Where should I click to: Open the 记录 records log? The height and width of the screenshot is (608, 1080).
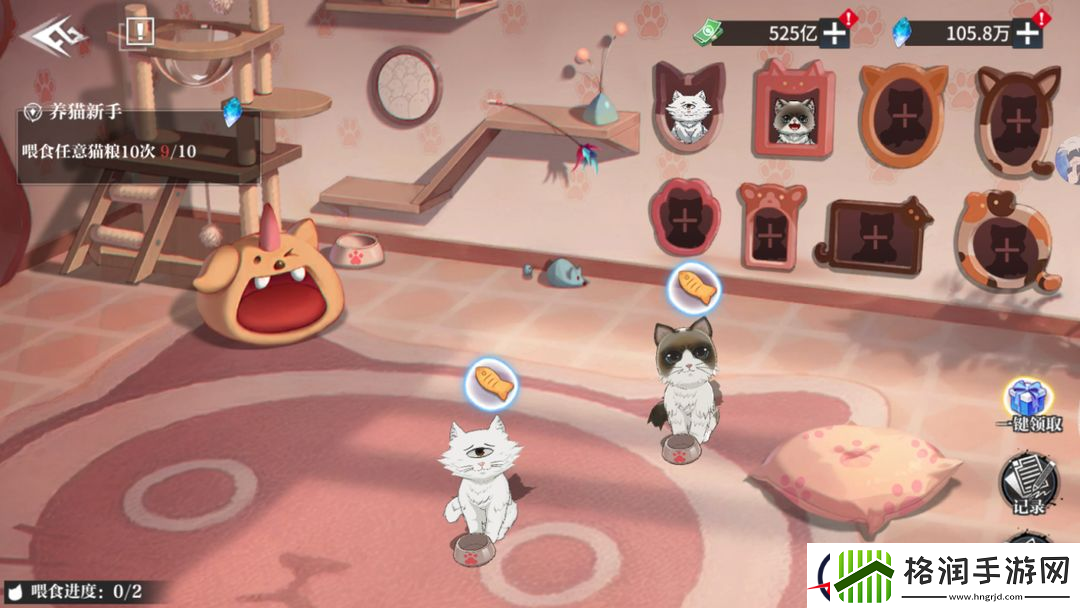click(x=1027, y=482)
